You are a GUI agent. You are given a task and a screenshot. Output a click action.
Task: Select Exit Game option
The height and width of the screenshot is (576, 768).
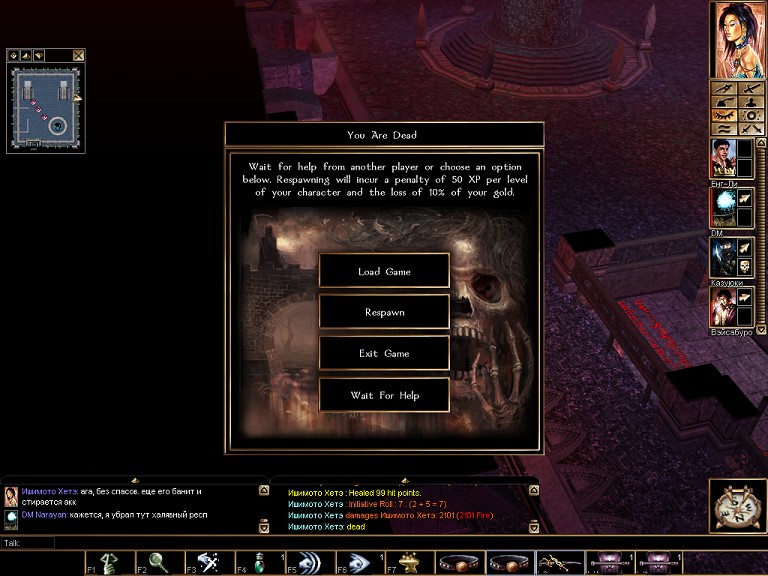click(x=384, y=353)
